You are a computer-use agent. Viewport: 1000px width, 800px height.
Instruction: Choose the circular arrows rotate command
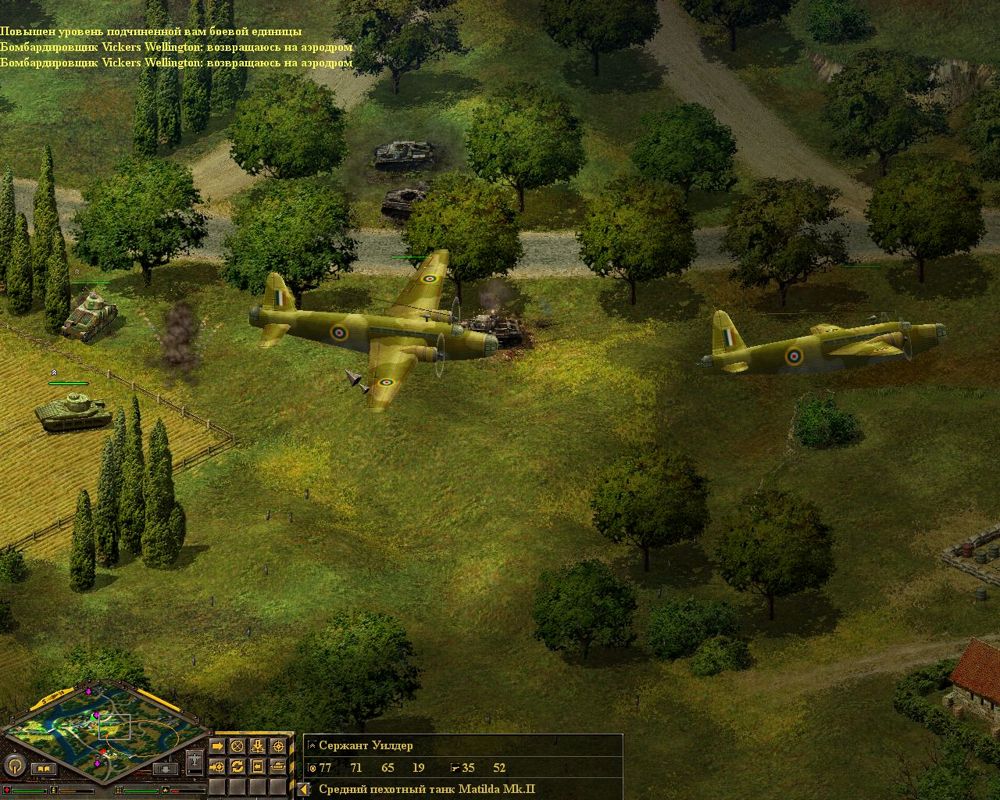237,766
